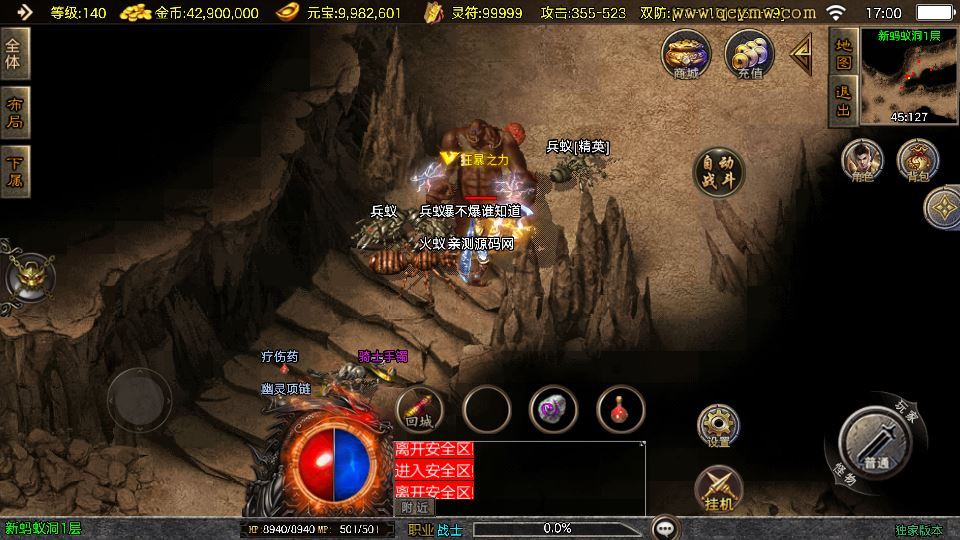Collapse the top menu with the triangle arrow
Viewport: 960px width, 540px height.
point(802,54)
